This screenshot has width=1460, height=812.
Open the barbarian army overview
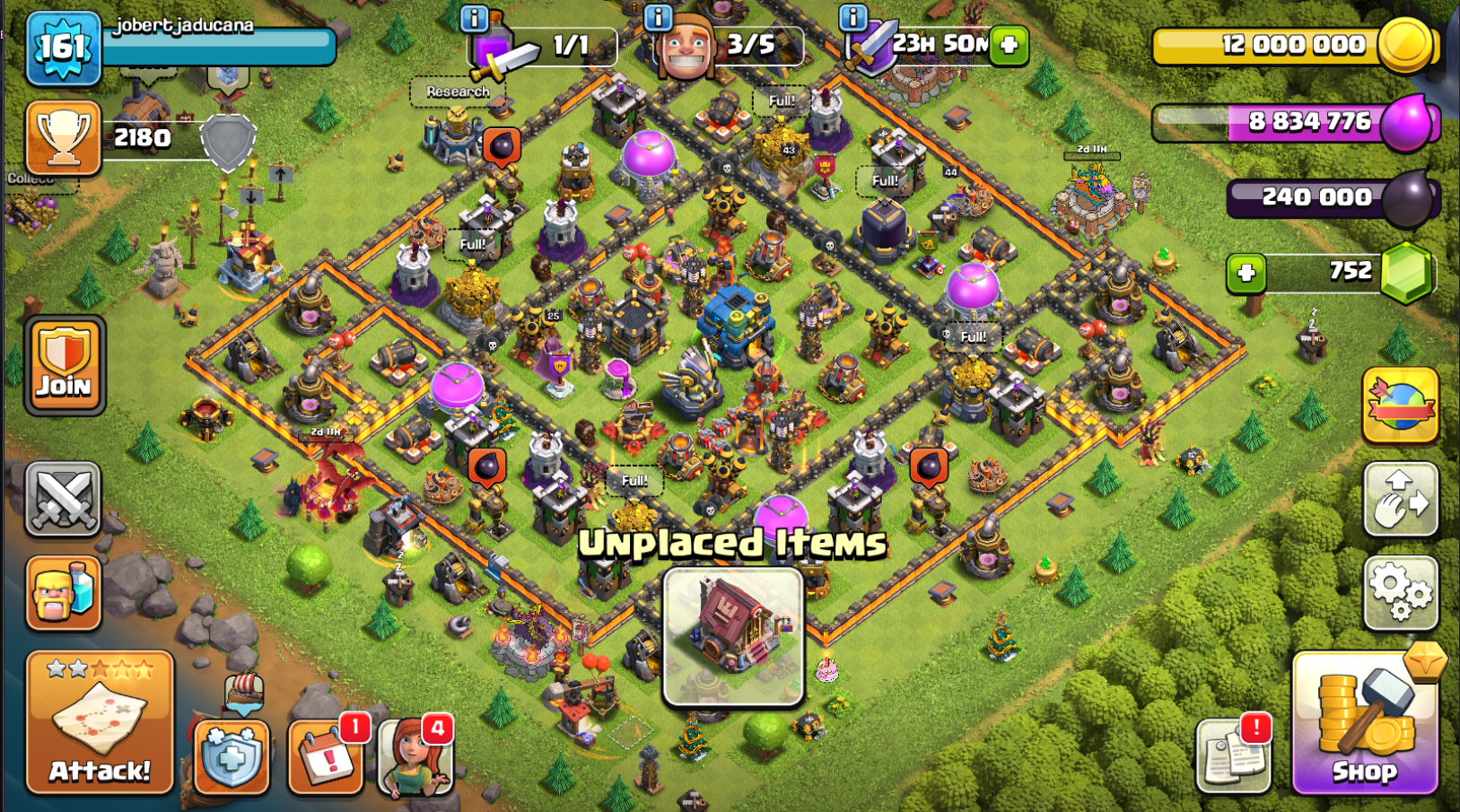63,592
